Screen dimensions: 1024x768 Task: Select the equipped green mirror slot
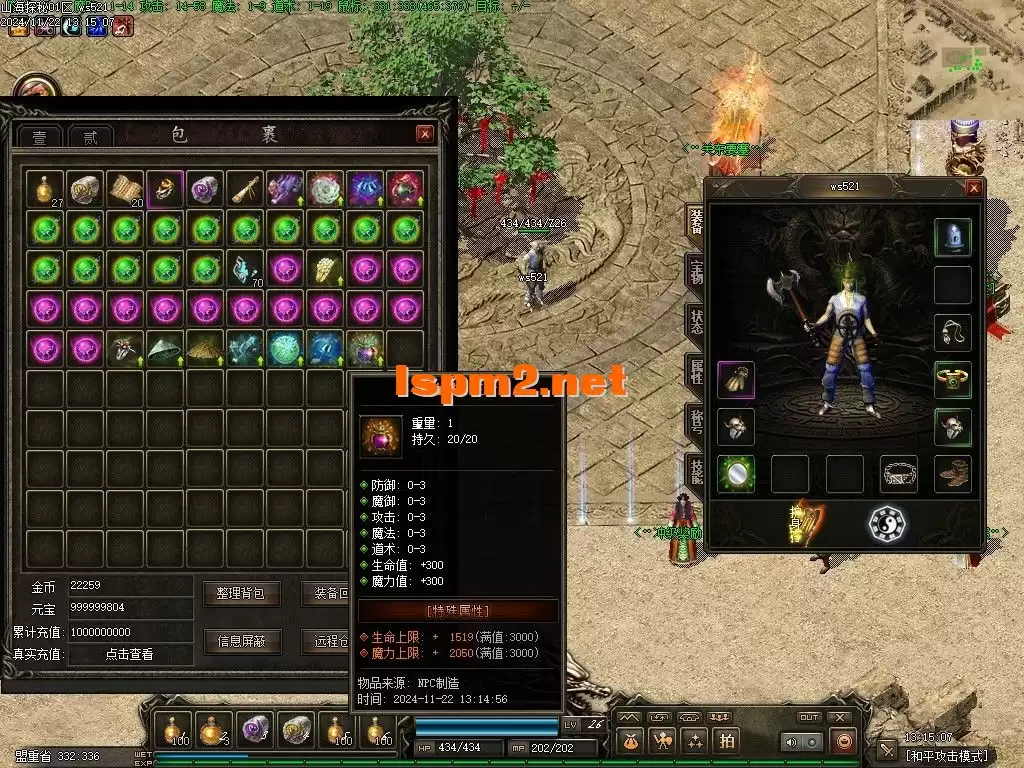tap(736, 474)
